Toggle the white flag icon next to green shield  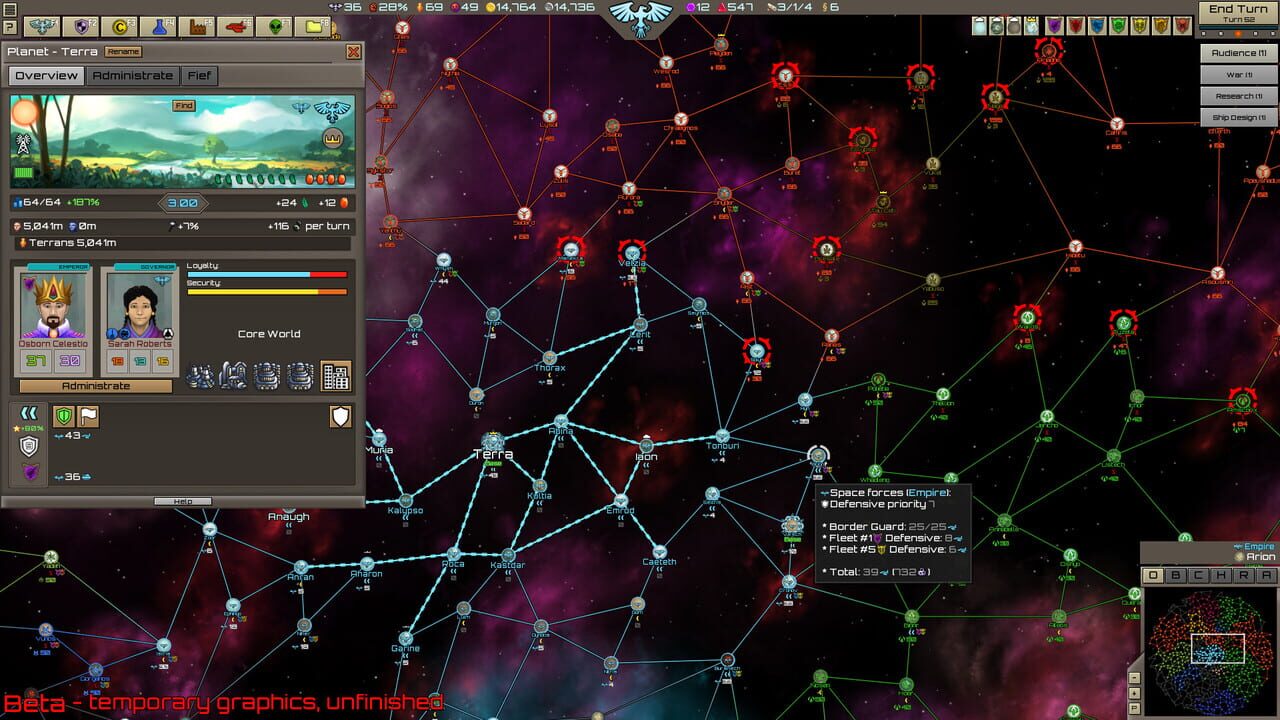(x=88, y=416)
